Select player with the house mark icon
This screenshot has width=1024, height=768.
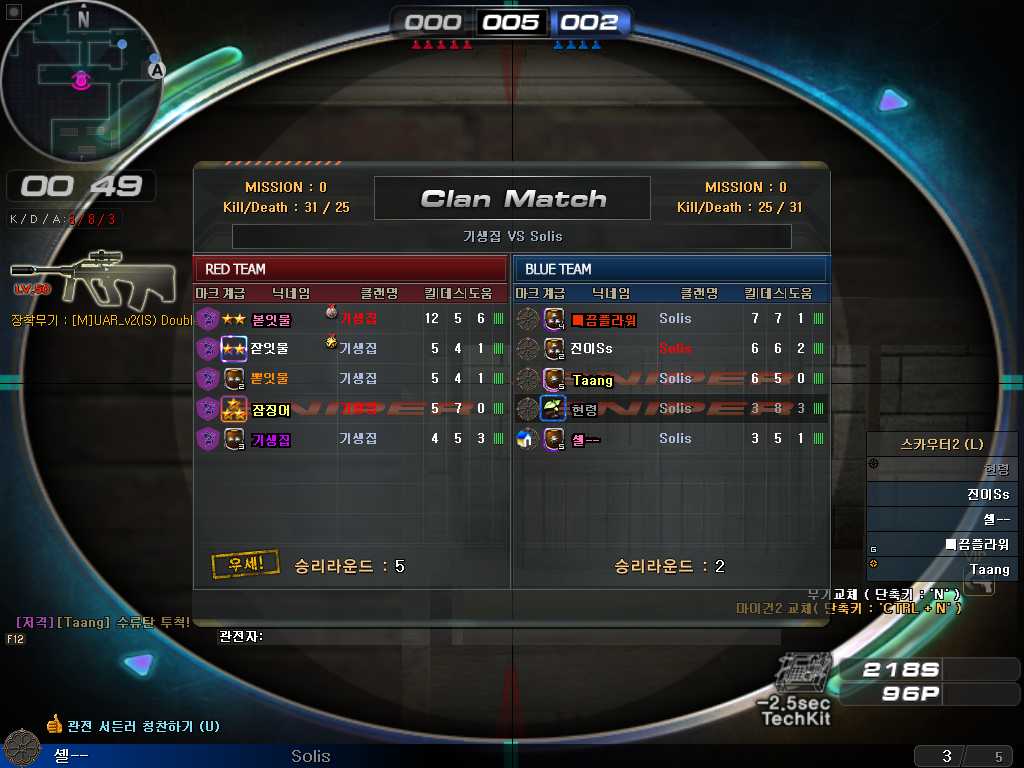click(528, 438)
